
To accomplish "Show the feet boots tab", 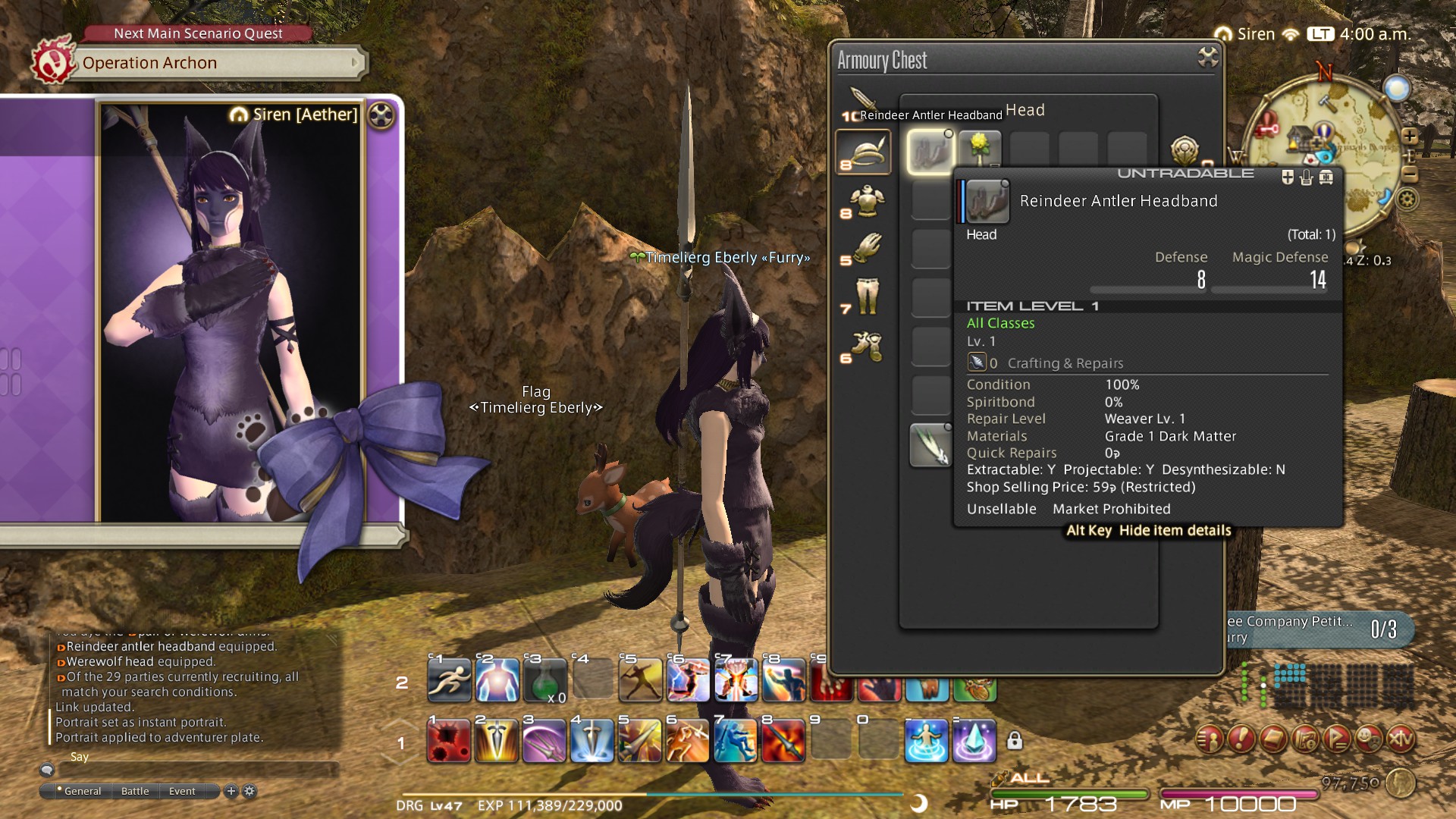I will tap(864, 347).
